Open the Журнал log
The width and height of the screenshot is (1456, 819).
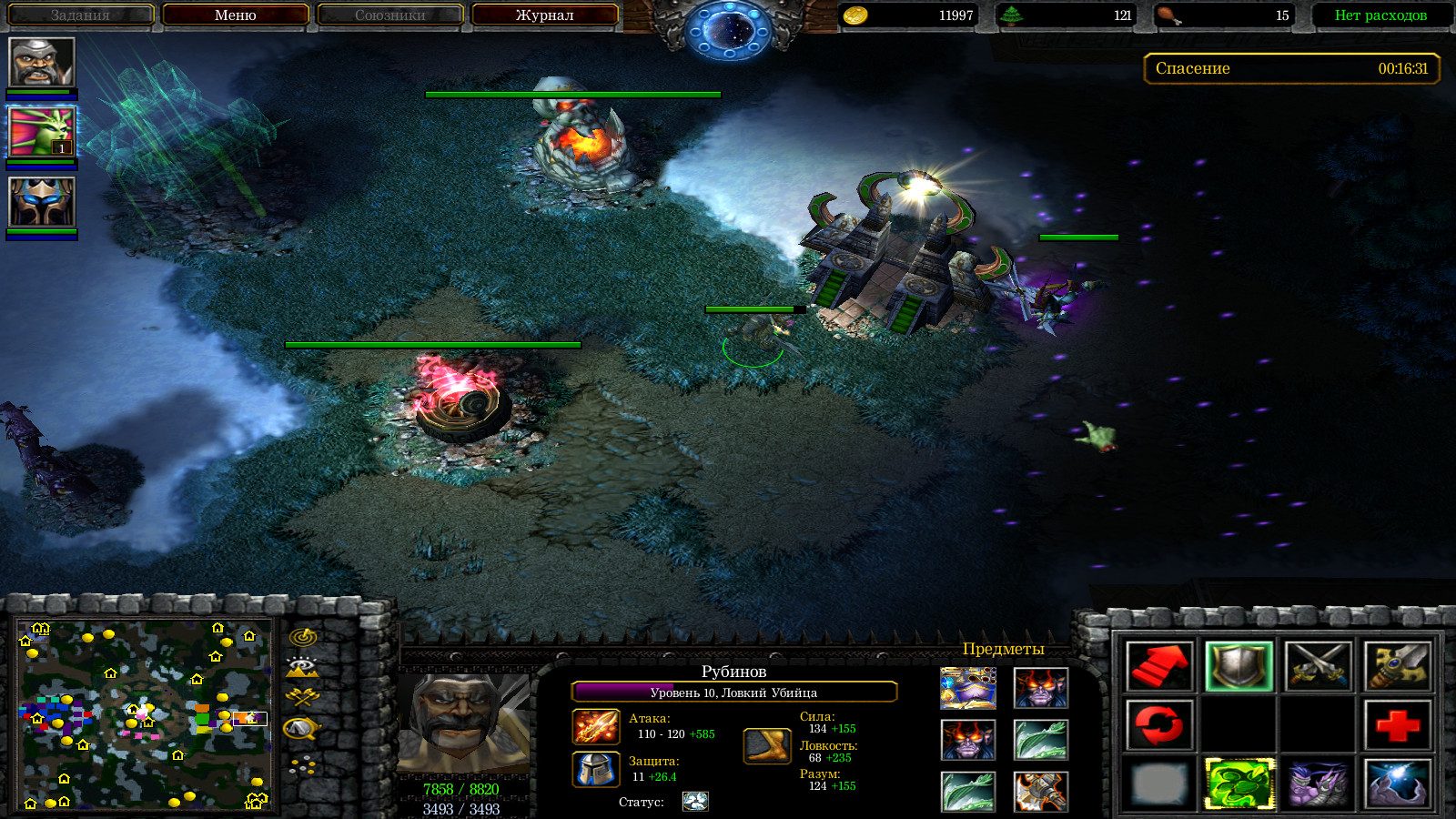pos(544,15)
